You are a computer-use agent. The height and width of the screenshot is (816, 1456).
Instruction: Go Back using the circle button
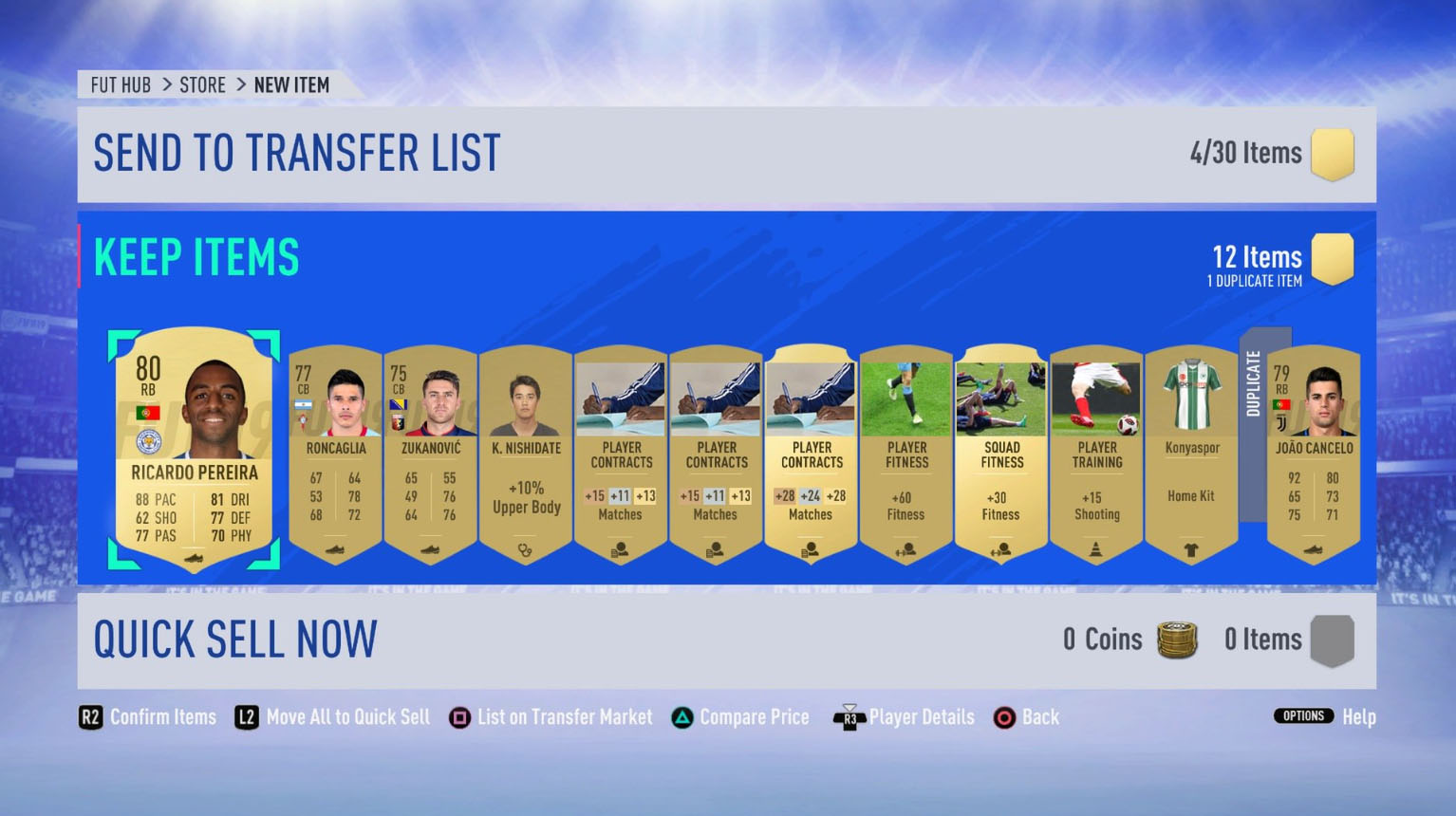pyautogui.click(x=1025, y=717)
